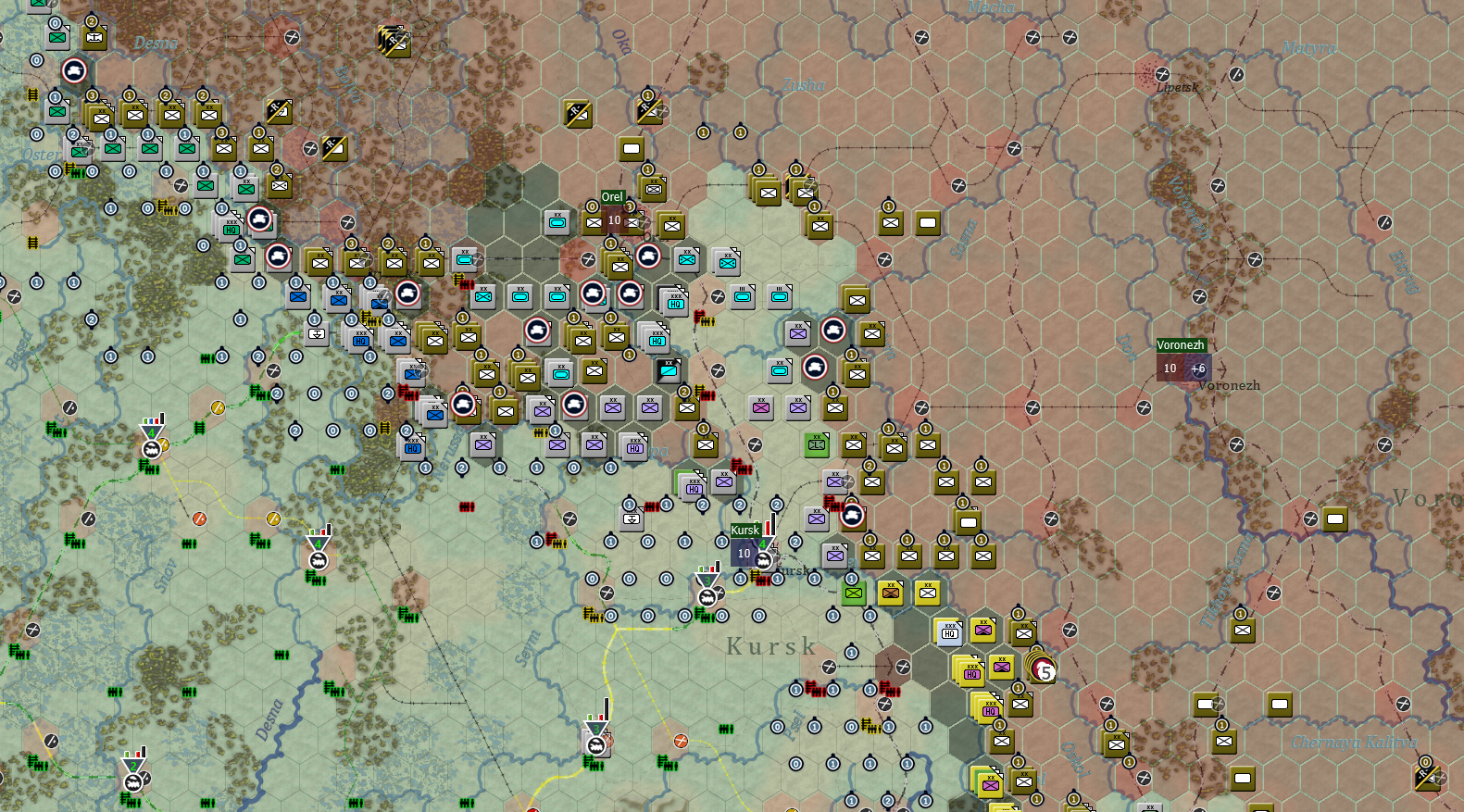Click the white locomotive marker beside Kursk
This screenshot has height=812, width=1464.
click(763, 560)
